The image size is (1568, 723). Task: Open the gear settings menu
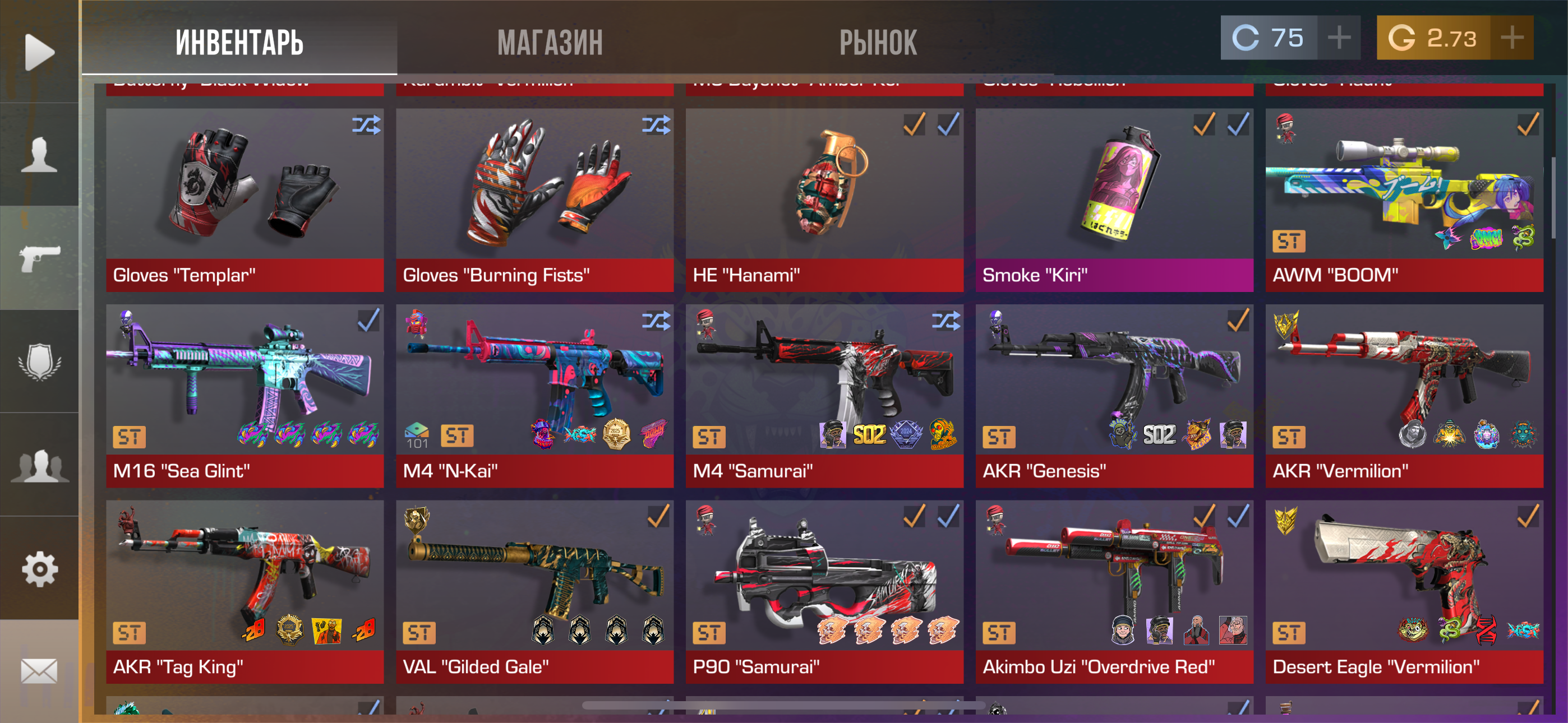[x=39, y=569]
